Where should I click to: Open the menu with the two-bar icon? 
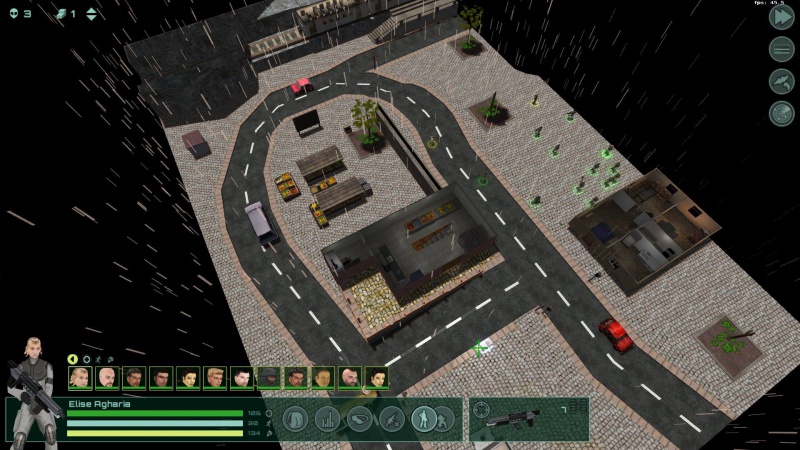tap(781, 49)
